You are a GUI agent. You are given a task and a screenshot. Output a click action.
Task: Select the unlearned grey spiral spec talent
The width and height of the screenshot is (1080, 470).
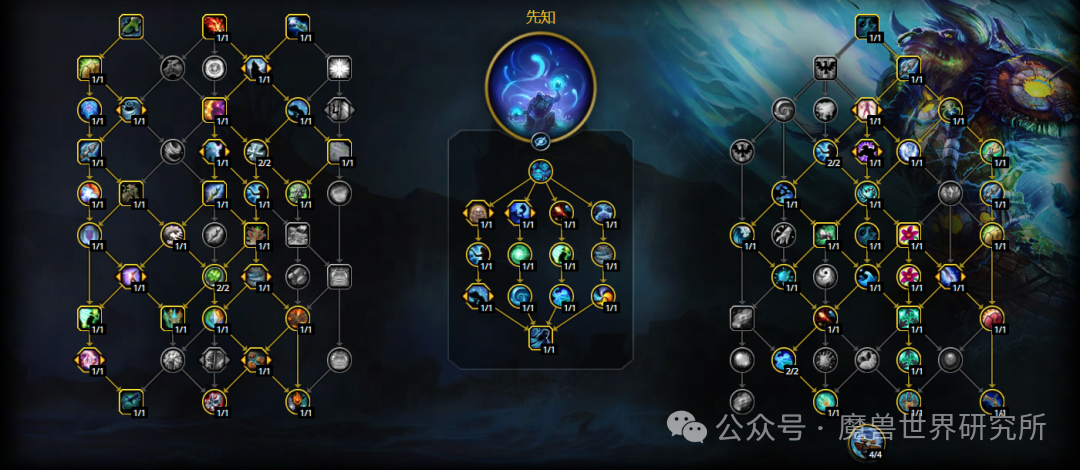tap(783, 109)
